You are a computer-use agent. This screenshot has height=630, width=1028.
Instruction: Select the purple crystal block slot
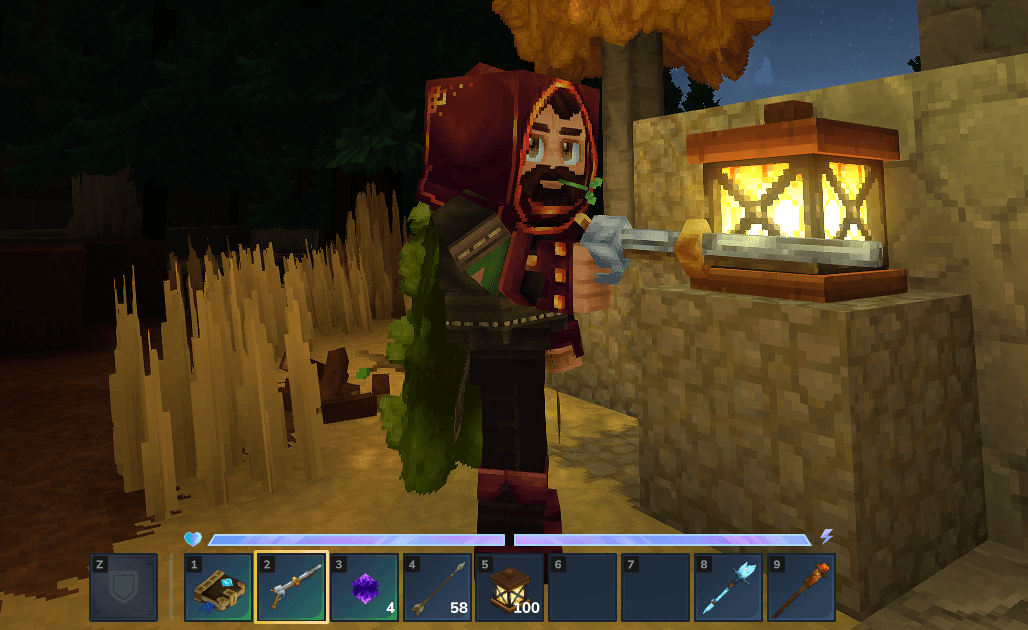point(364,588)
